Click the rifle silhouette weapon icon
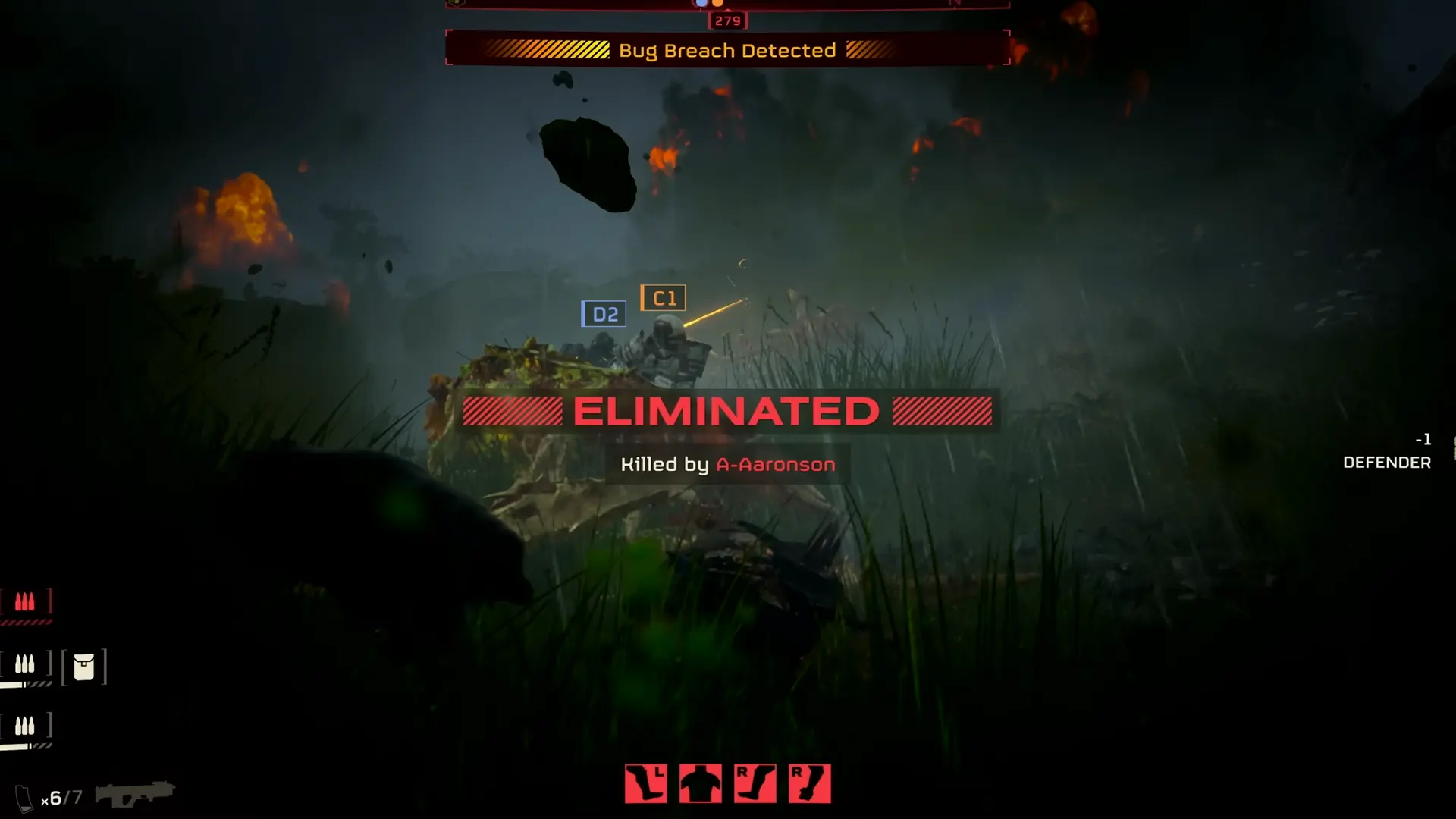 click(x=135, y=792)
